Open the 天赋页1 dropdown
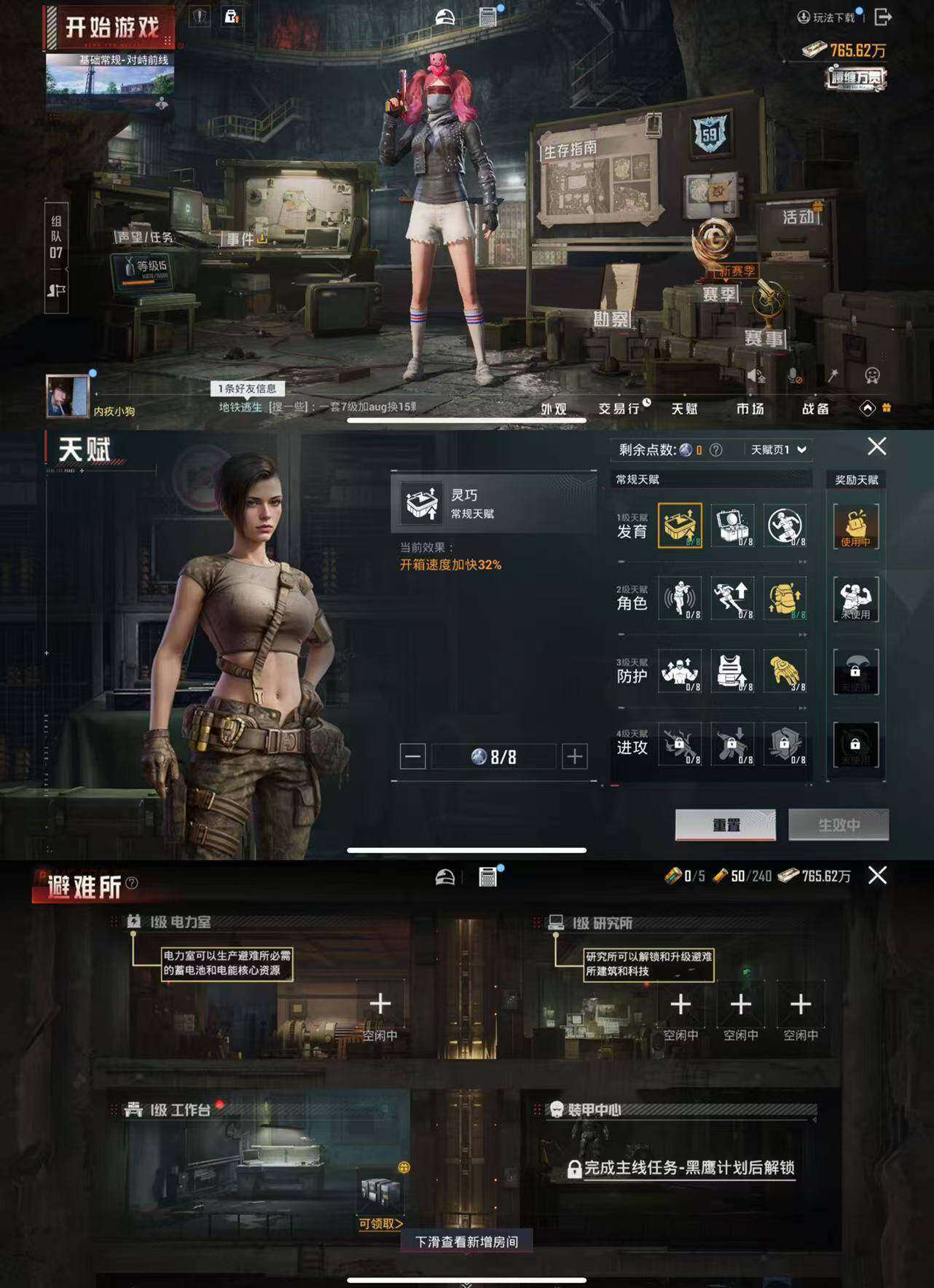 click(x=774, y=449)
